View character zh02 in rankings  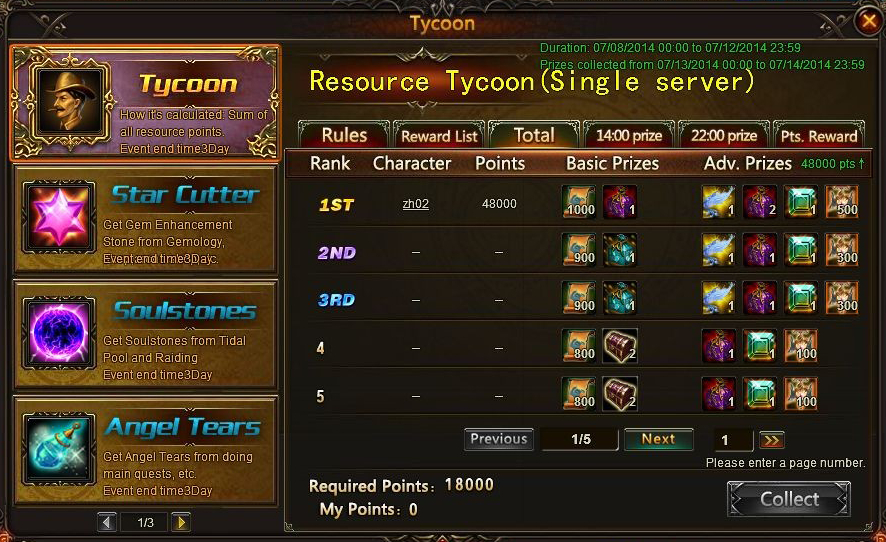pos(415,204)
